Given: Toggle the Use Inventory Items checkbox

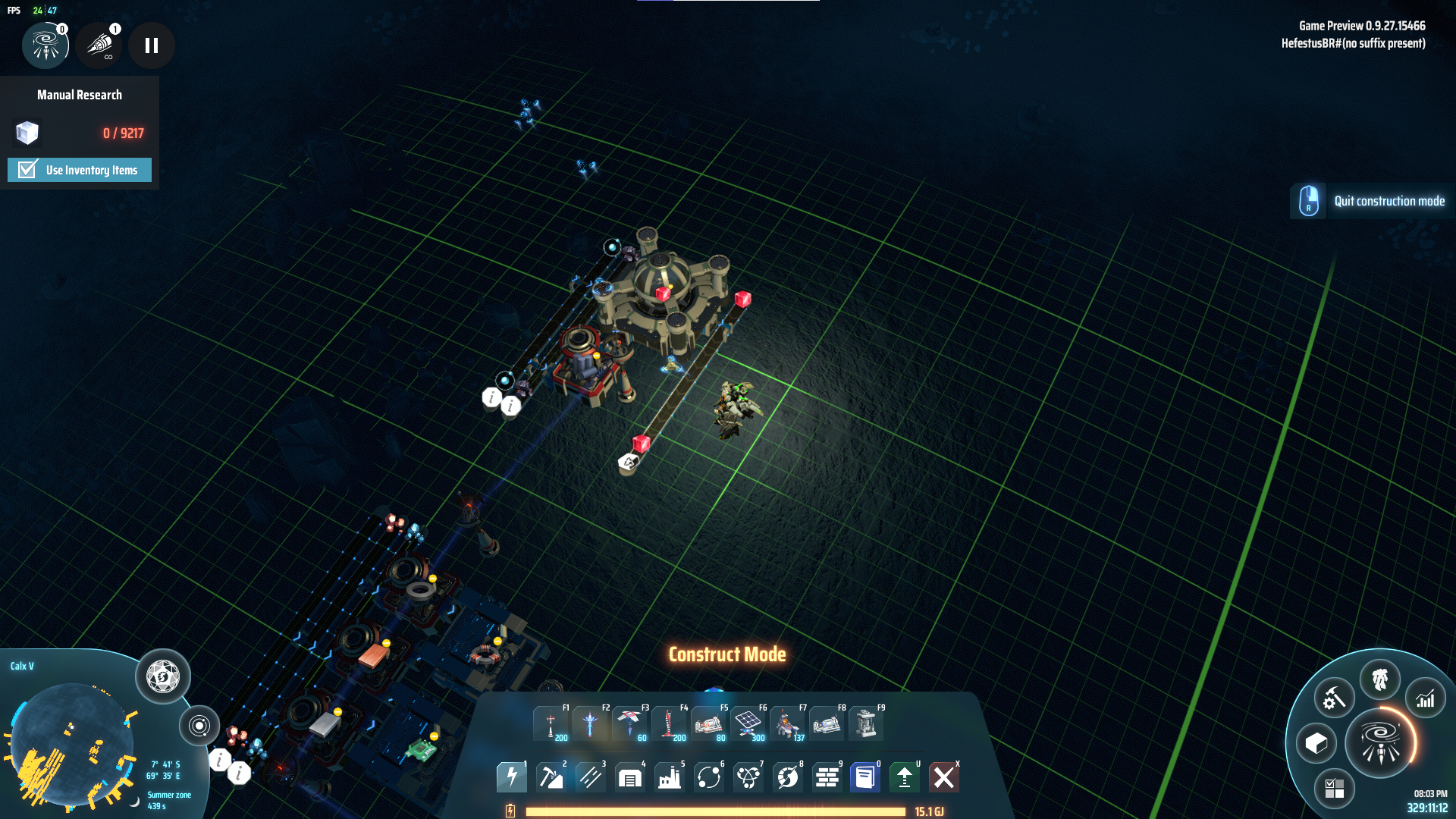Looking at the screenshot, I should [27, 170].
